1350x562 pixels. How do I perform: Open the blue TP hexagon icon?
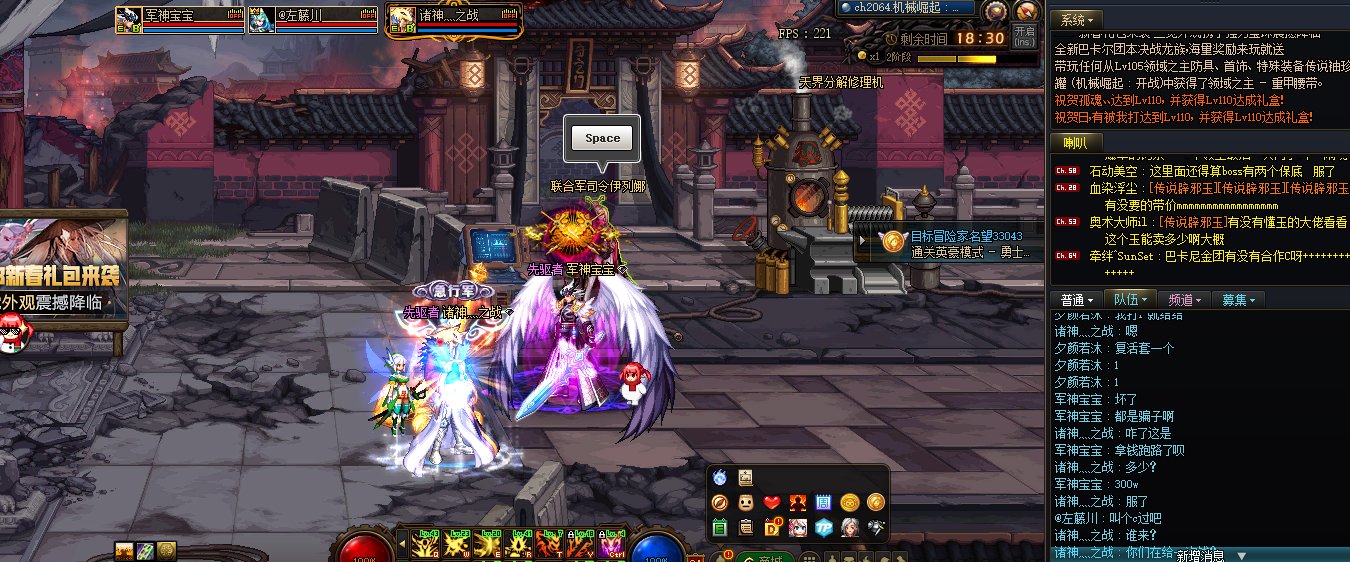coord(824,527)
